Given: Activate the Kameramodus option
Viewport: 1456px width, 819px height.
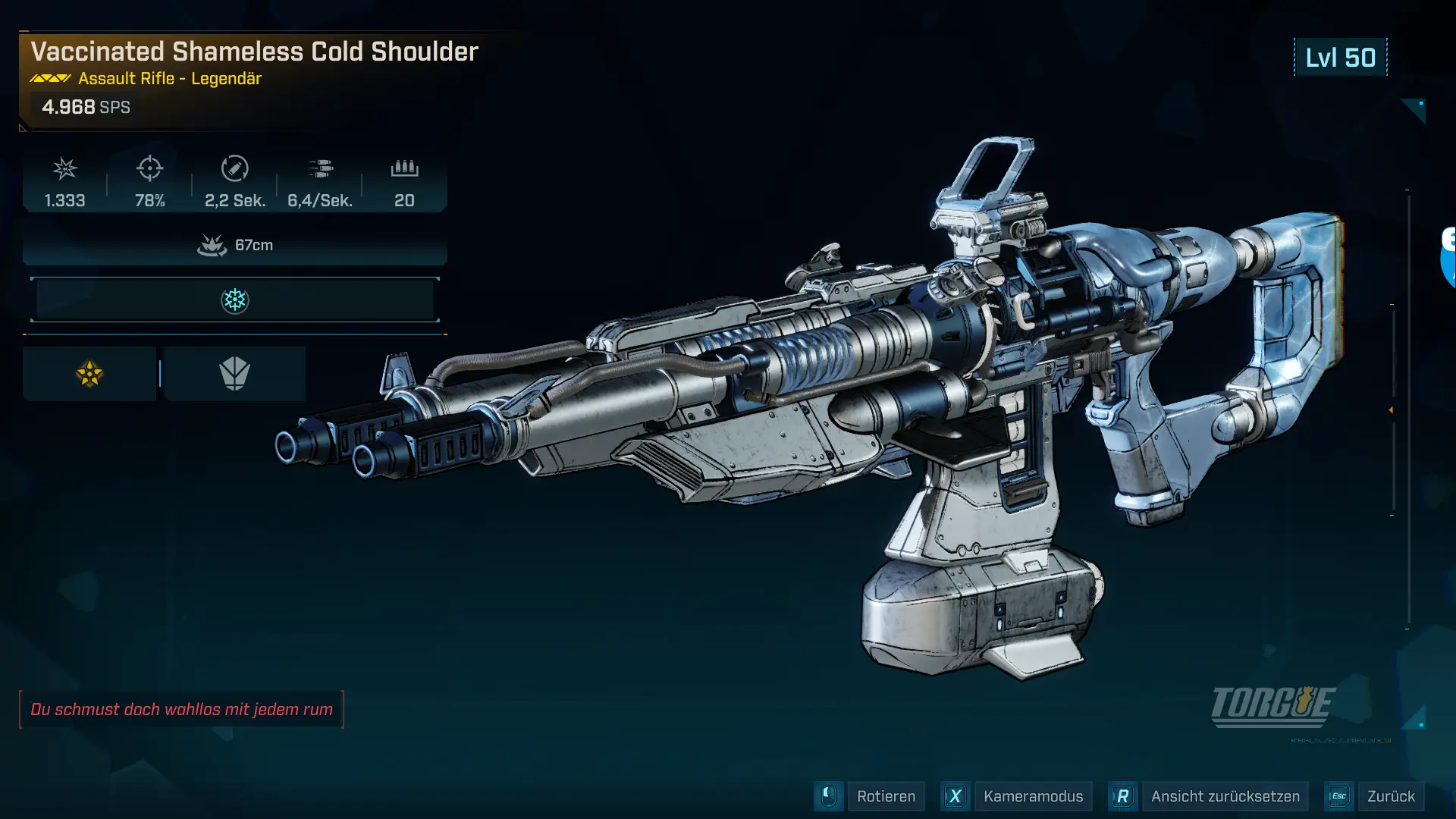Looking at the screenshot, I should click(1032, 796).
